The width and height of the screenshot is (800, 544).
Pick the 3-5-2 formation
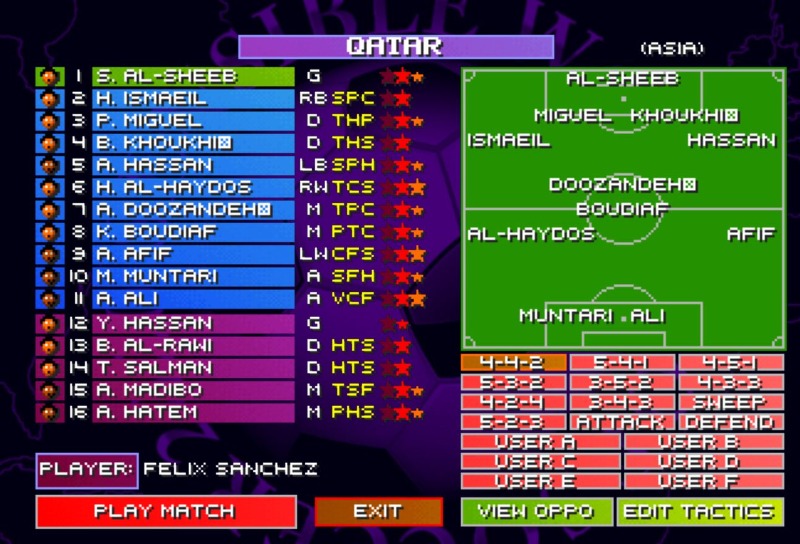point(621,383)
